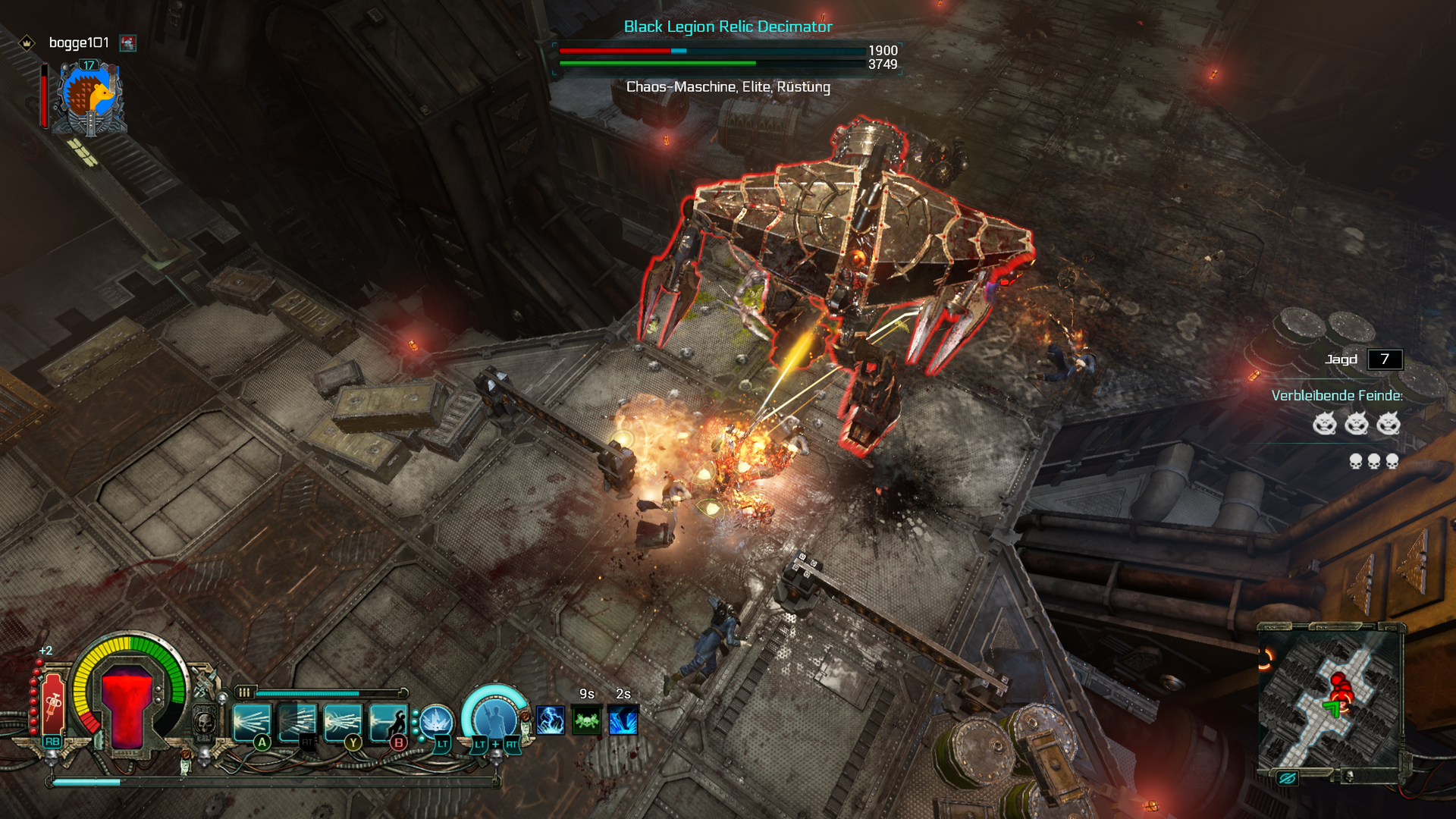
Task: Select the blue rays status icon
Action: coord(623,720)
